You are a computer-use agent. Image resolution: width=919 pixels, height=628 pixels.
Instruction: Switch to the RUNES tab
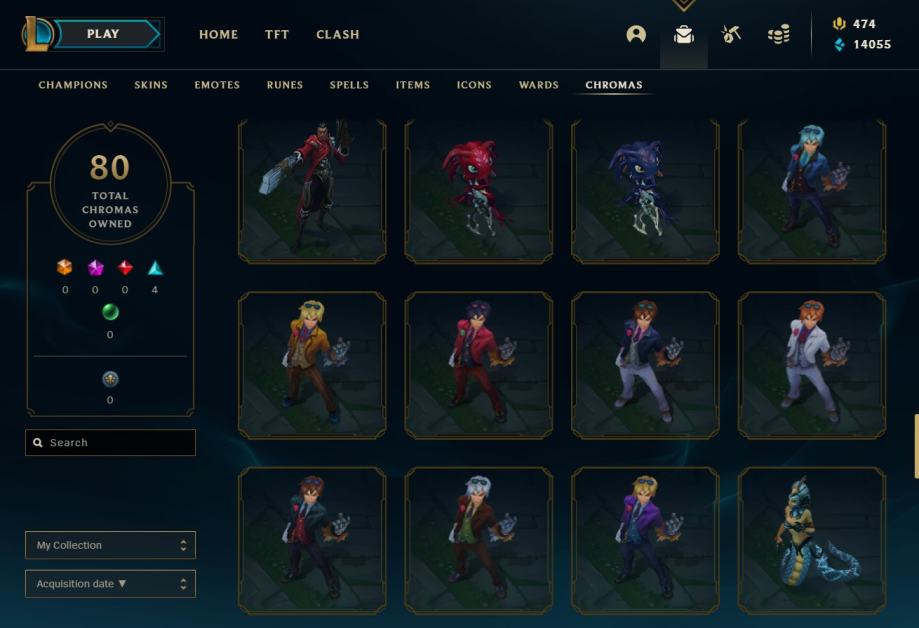pos(285,85)
